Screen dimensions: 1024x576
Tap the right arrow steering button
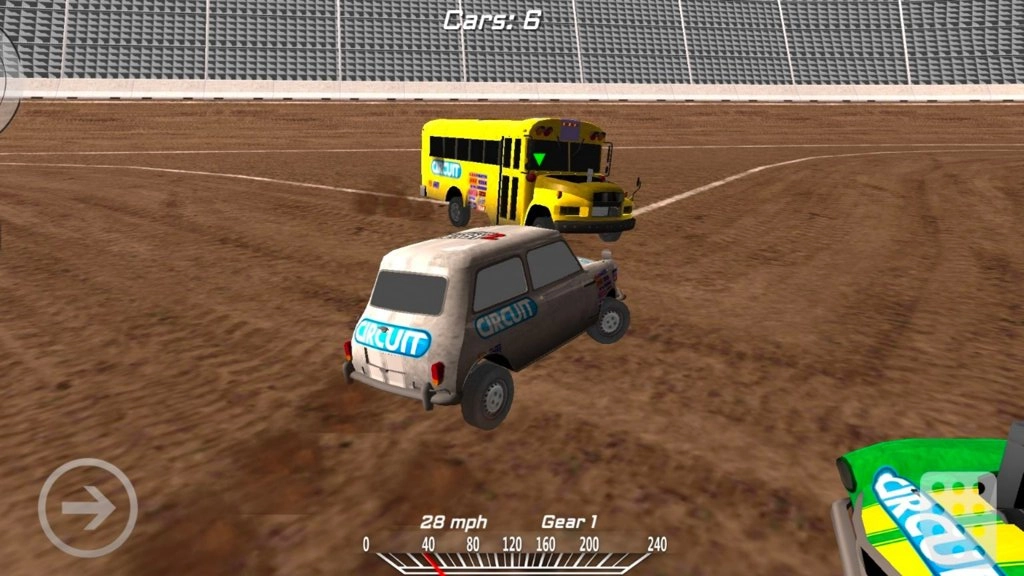click(x=88, y=508)
